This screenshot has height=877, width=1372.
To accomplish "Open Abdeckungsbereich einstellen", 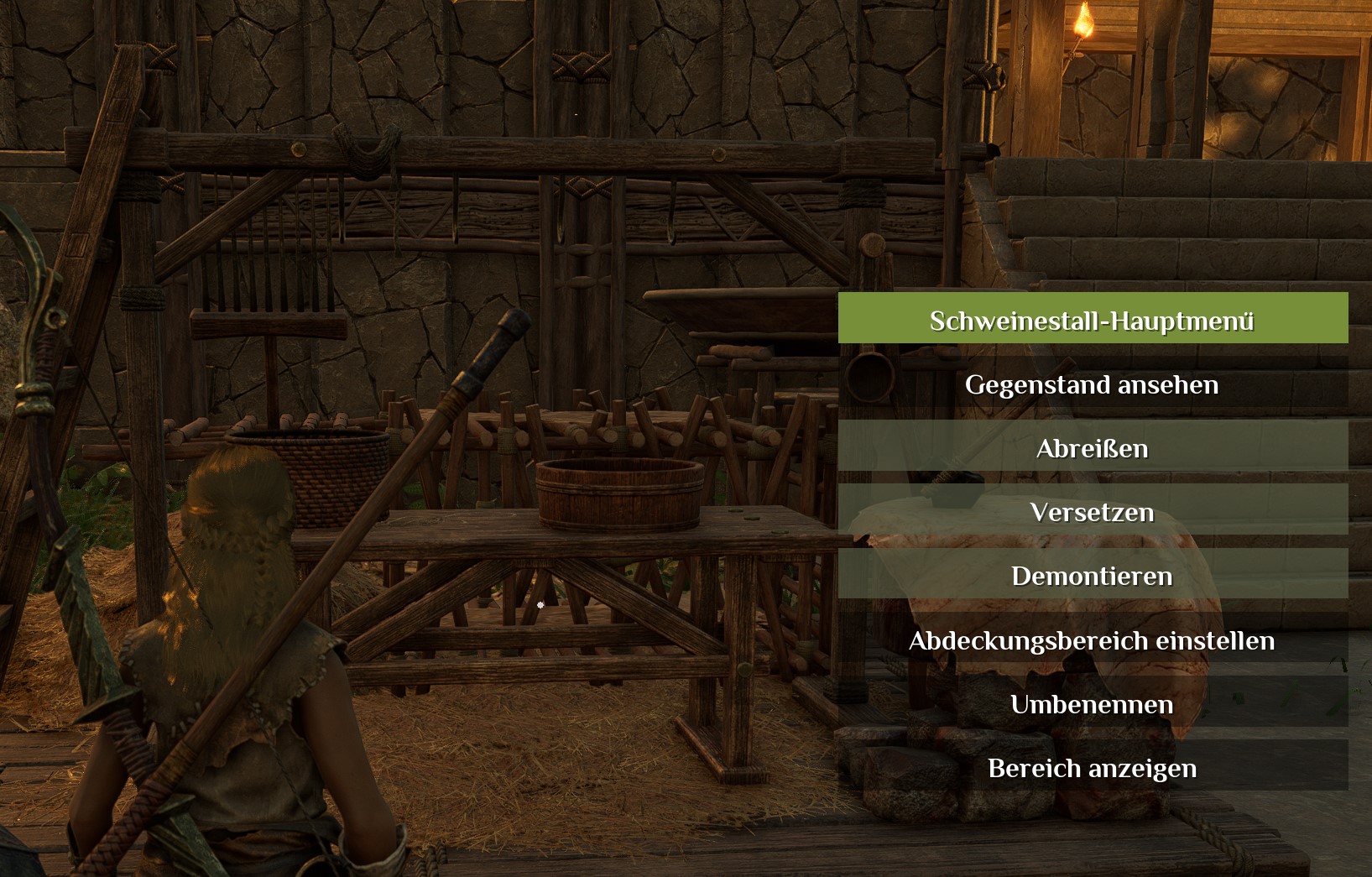I will click(x=1092, y=639).
